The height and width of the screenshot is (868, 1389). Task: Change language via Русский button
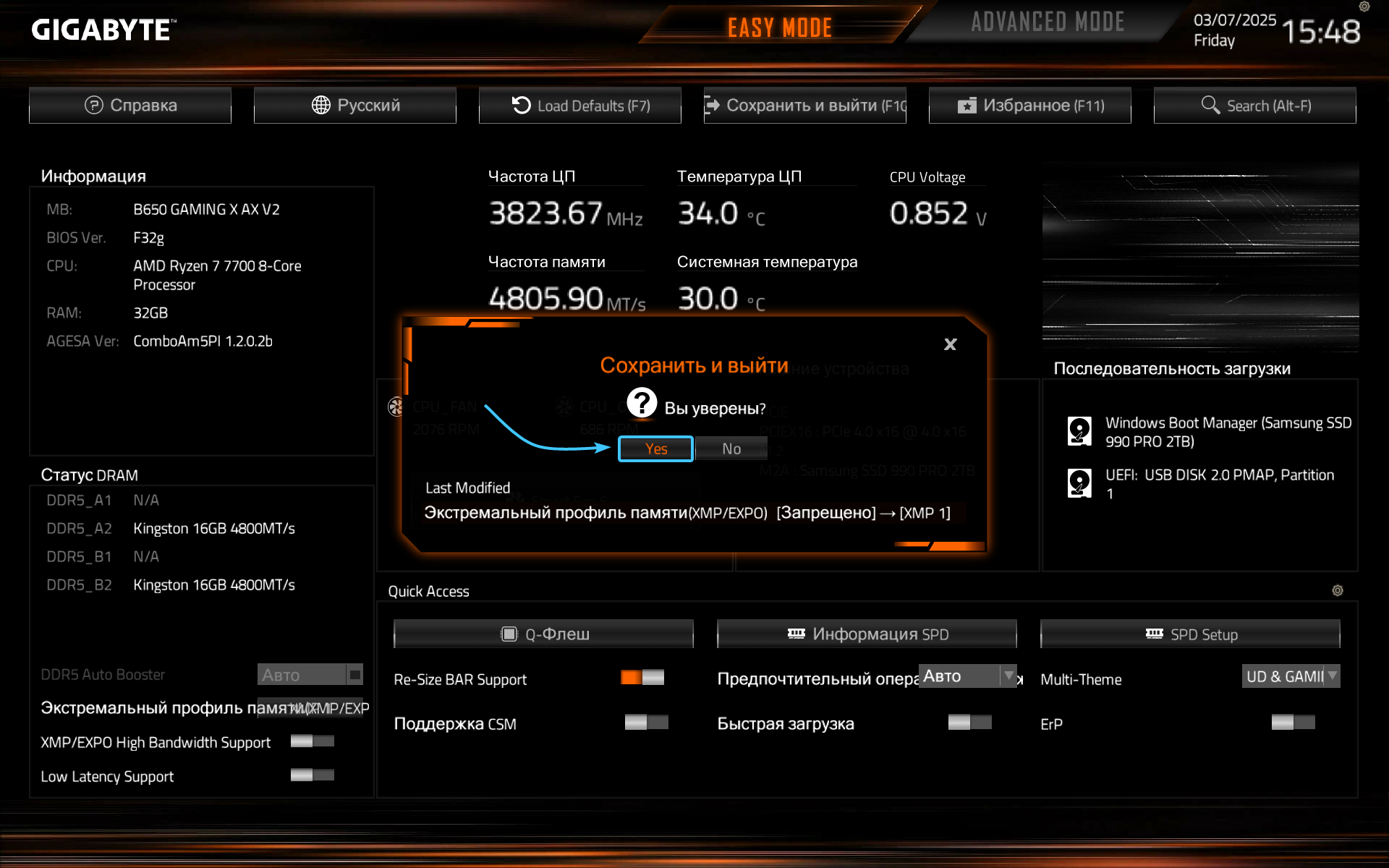point(355,106)
